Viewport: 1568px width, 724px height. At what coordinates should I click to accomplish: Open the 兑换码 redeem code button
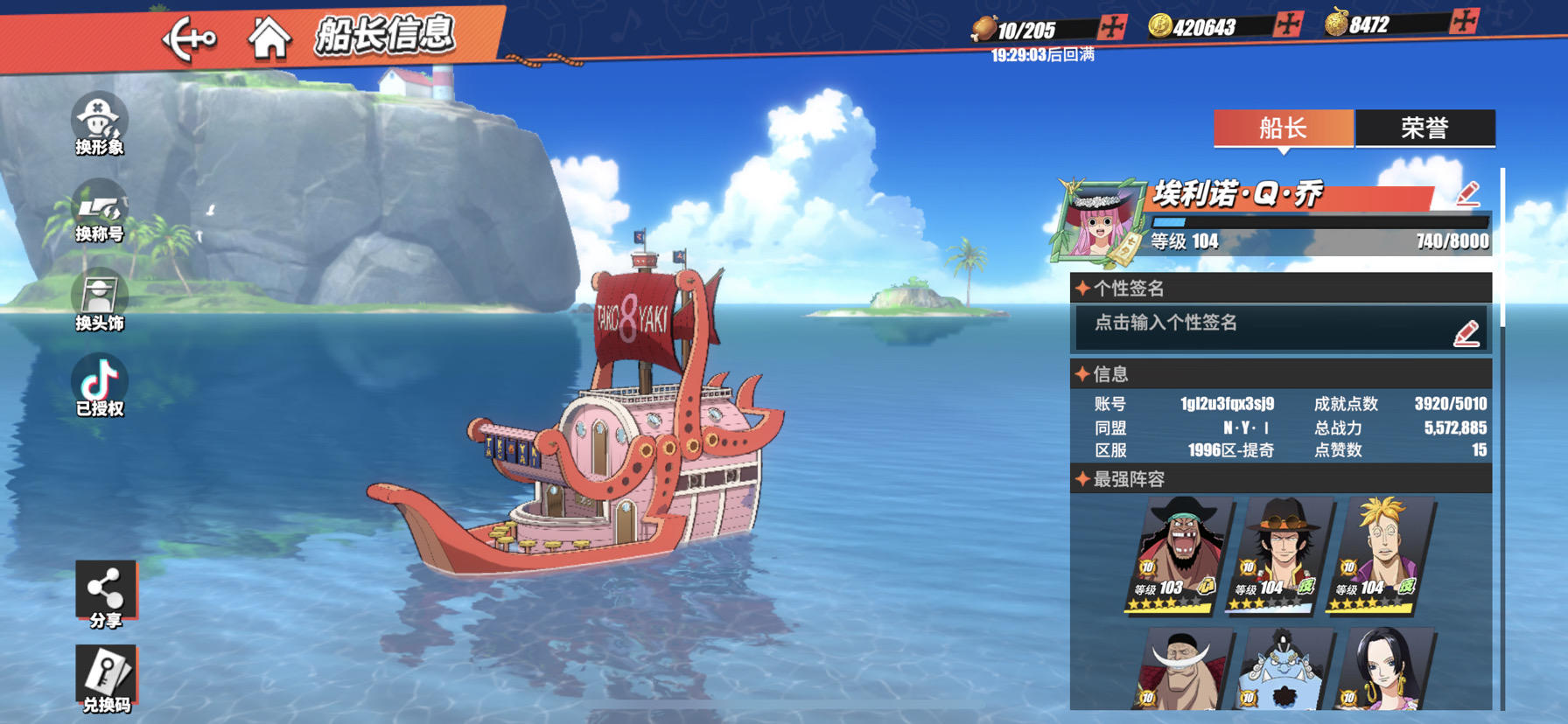coord(105,679)
